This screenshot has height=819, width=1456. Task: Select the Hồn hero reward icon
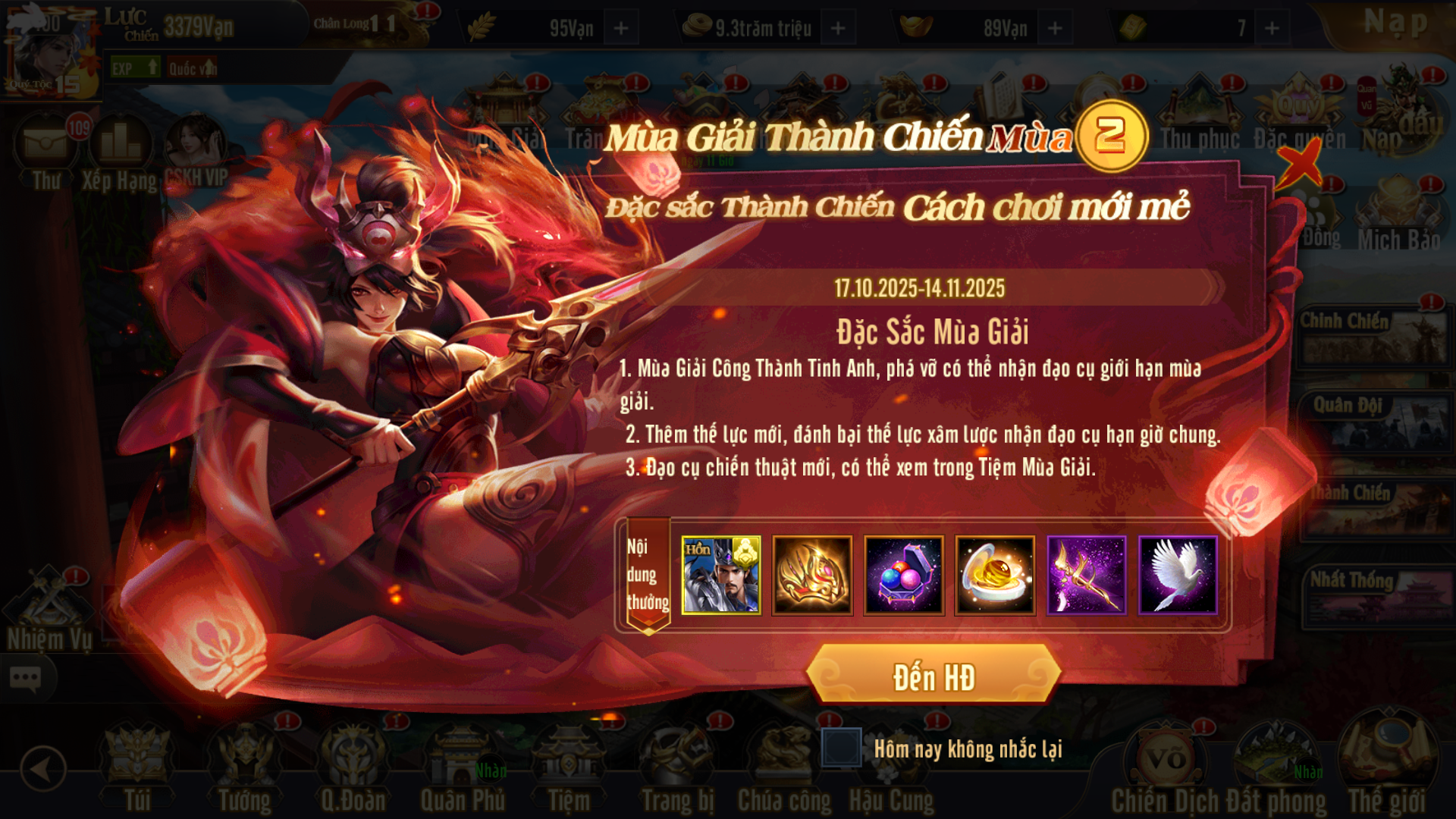pyautogui.click(x=720, y=575)
